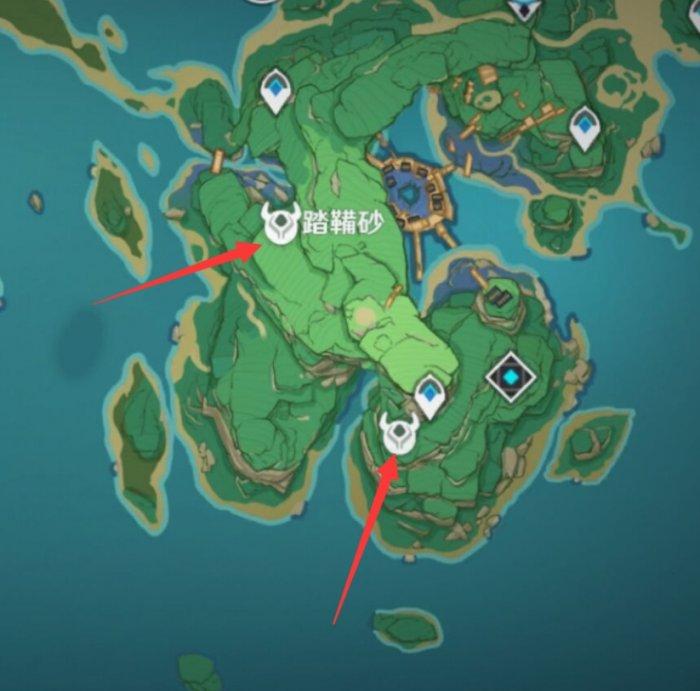
Task: Select the boss marker beside the 踏鞴砂 label
Action: 280,223
